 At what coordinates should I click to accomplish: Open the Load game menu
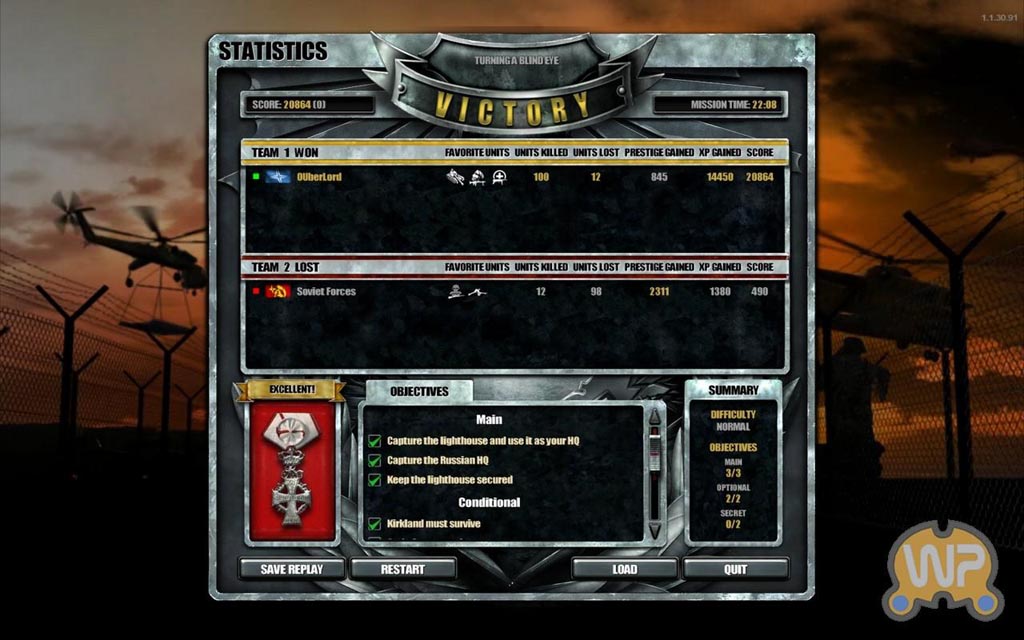coord(625,569)
